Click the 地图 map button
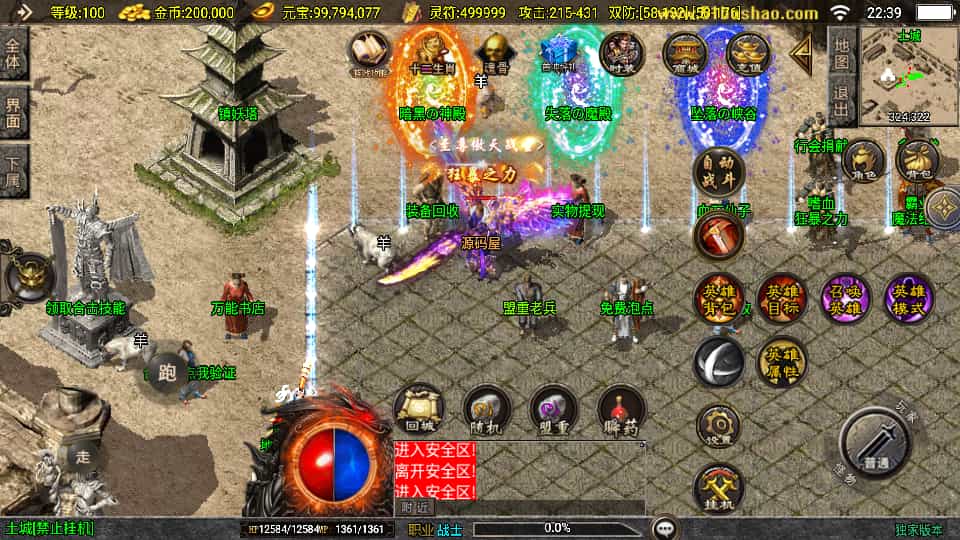This screenshot has height=540, width=960. (x=842, y=53)
